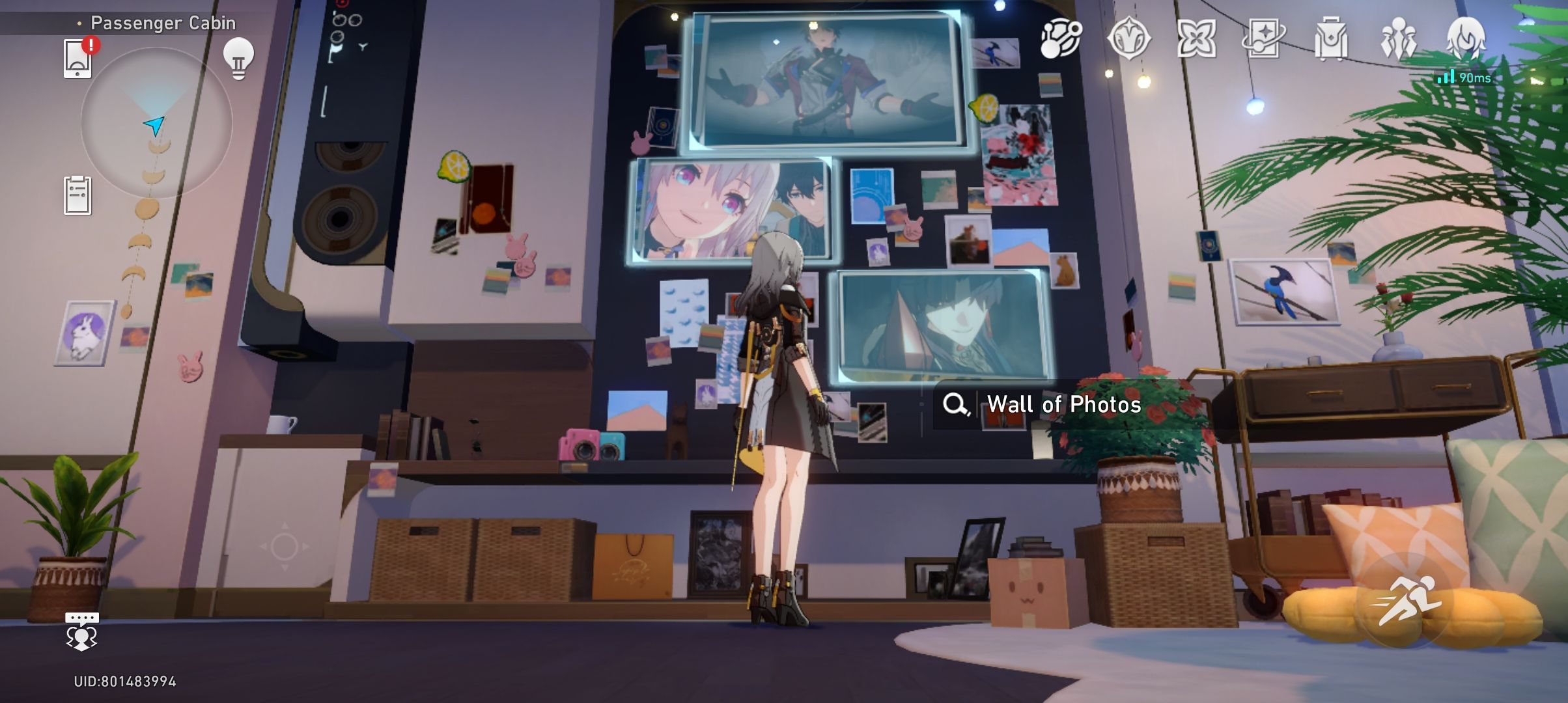Viewport: 1568px width, 703px height.
Task: Interact with the Wall of Photos prompt
Action: 1063,404
